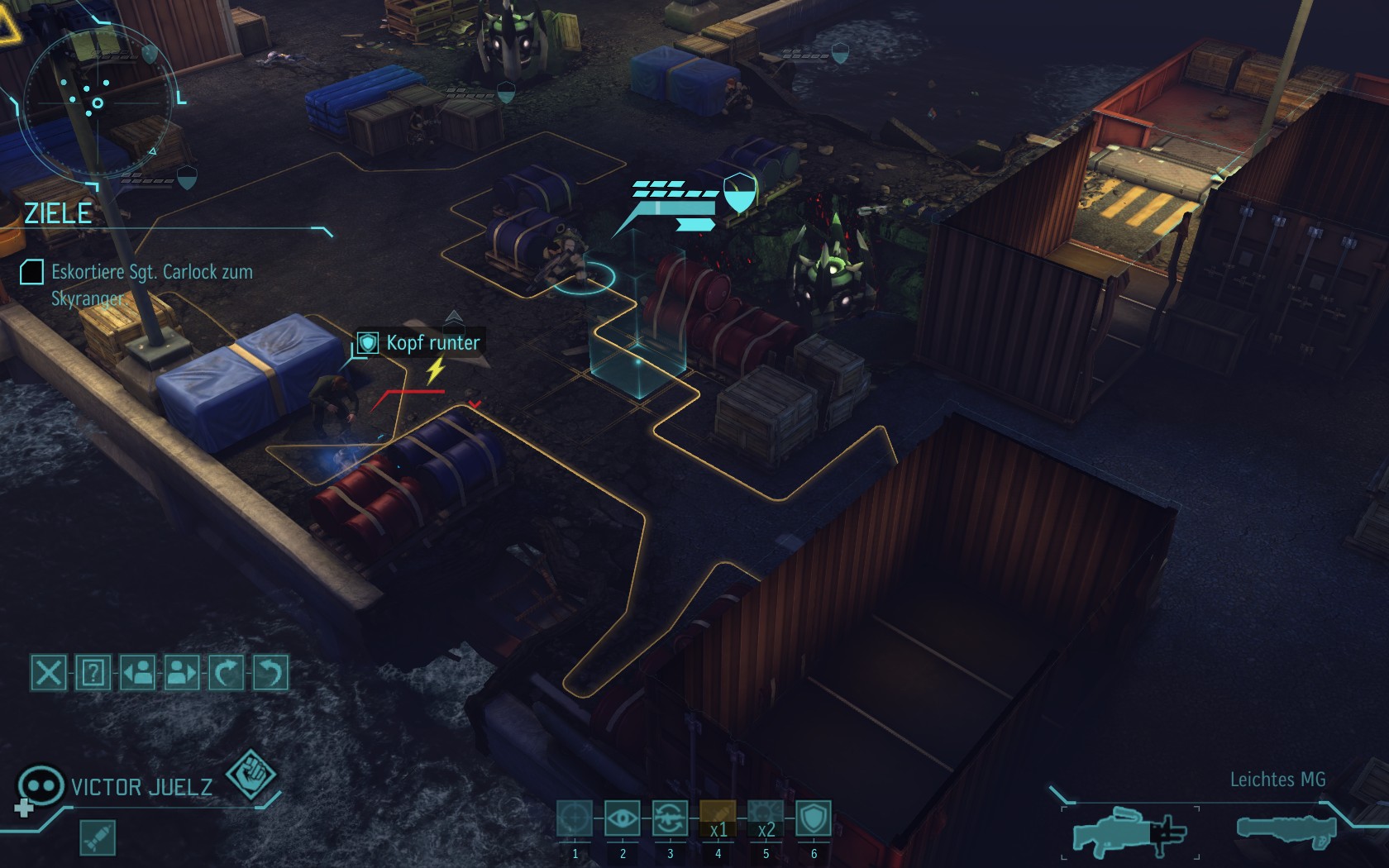Activate the Overwatch eye ability
Image resolution: width=1389 pixels, height=868 pixels.
pyautogui.click(x=623, y=819)
